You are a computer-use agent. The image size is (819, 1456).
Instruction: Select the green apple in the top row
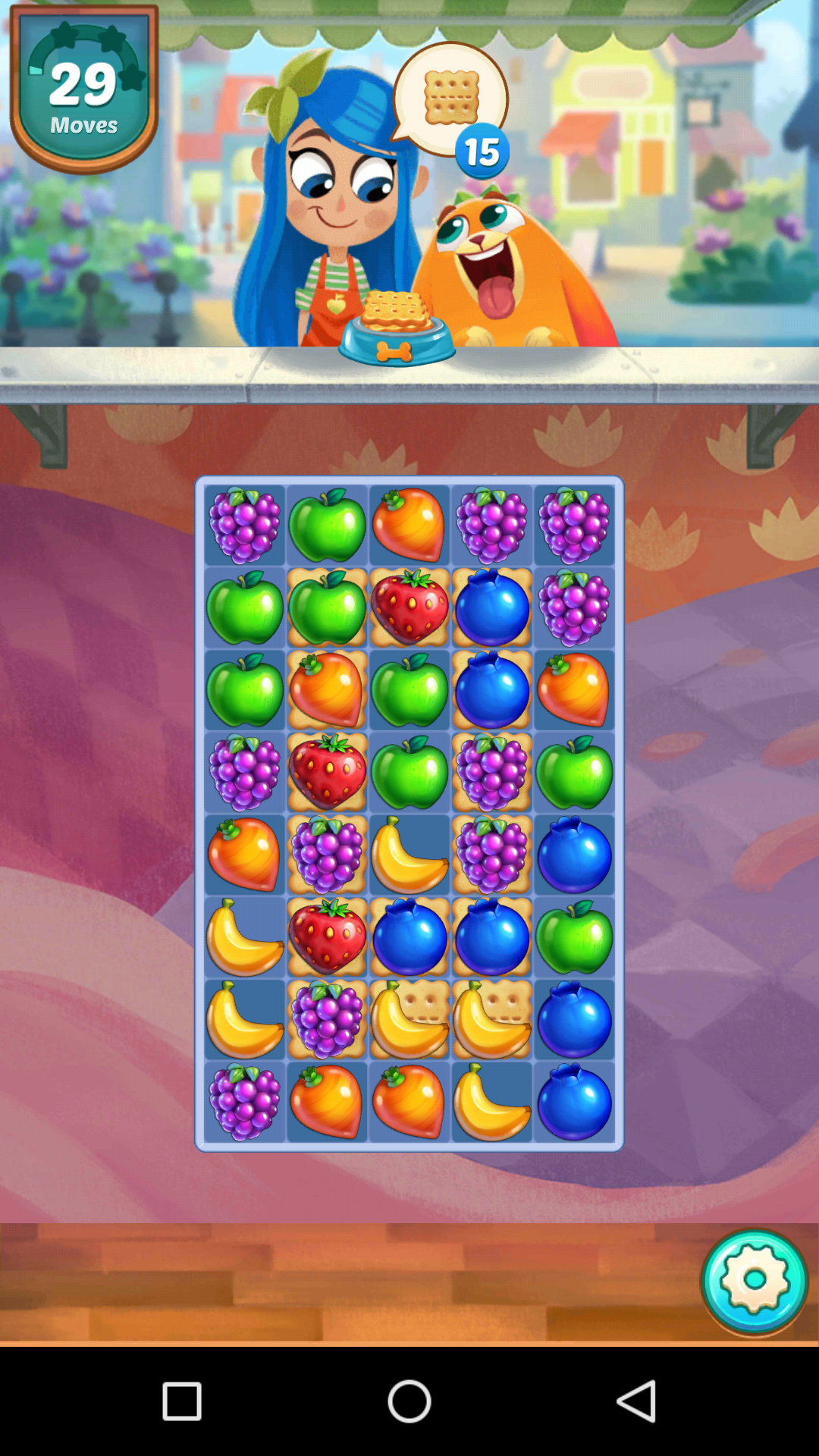[x=328, y=525]
